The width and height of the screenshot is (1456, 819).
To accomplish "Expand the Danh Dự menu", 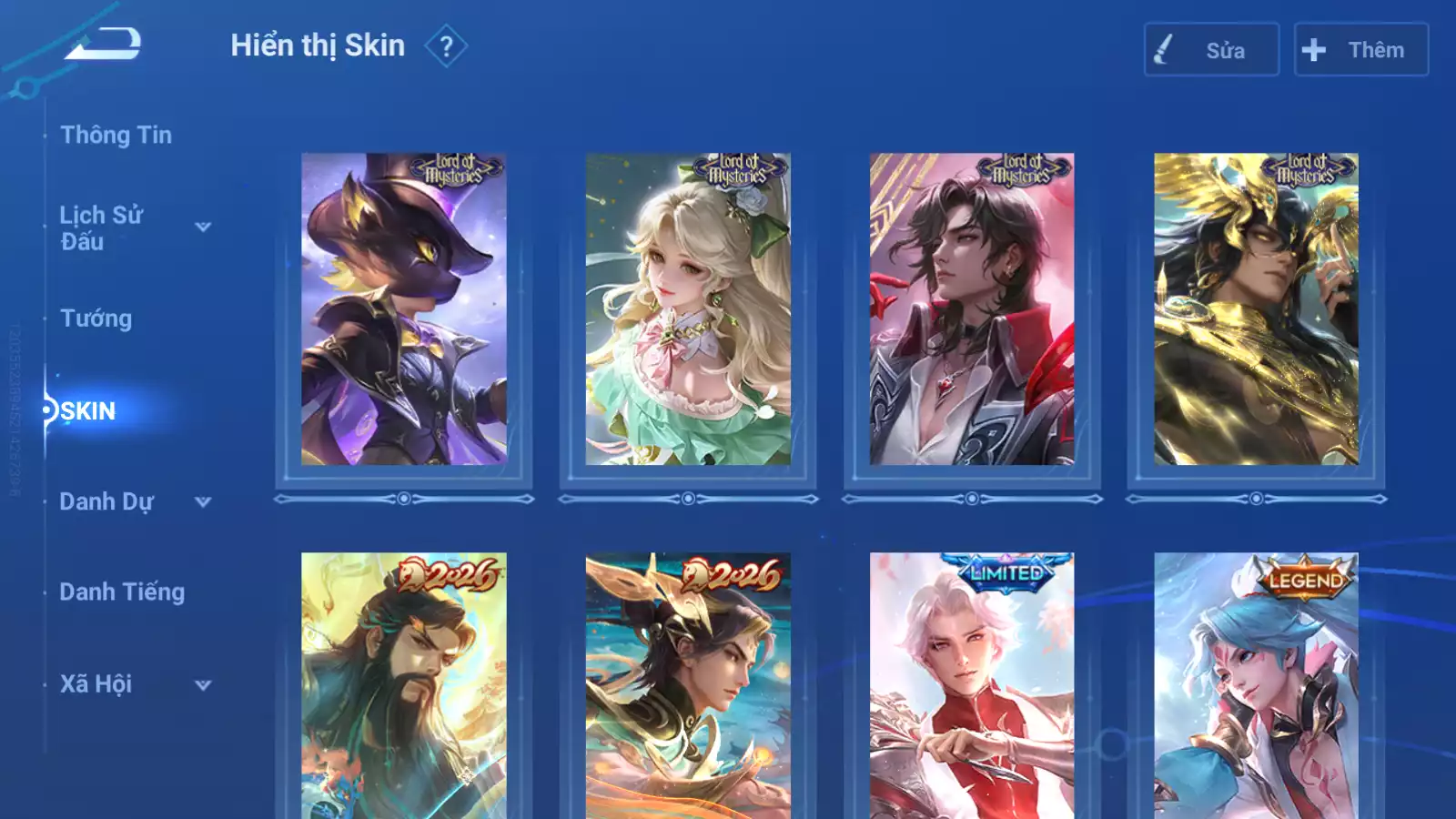I will coord(203,502).
